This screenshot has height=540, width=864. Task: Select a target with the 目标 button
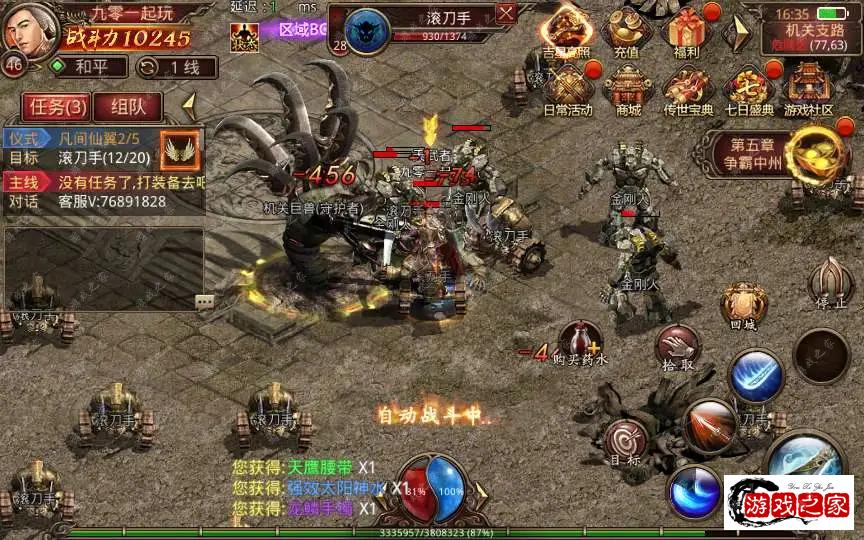[x=627, y=443]
